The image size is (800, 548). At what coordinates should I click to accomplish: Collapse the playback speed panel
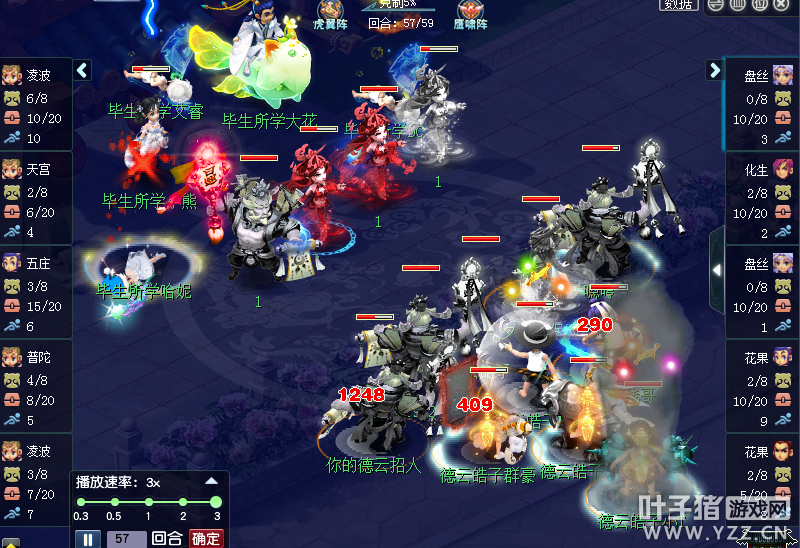coord(212,481)
